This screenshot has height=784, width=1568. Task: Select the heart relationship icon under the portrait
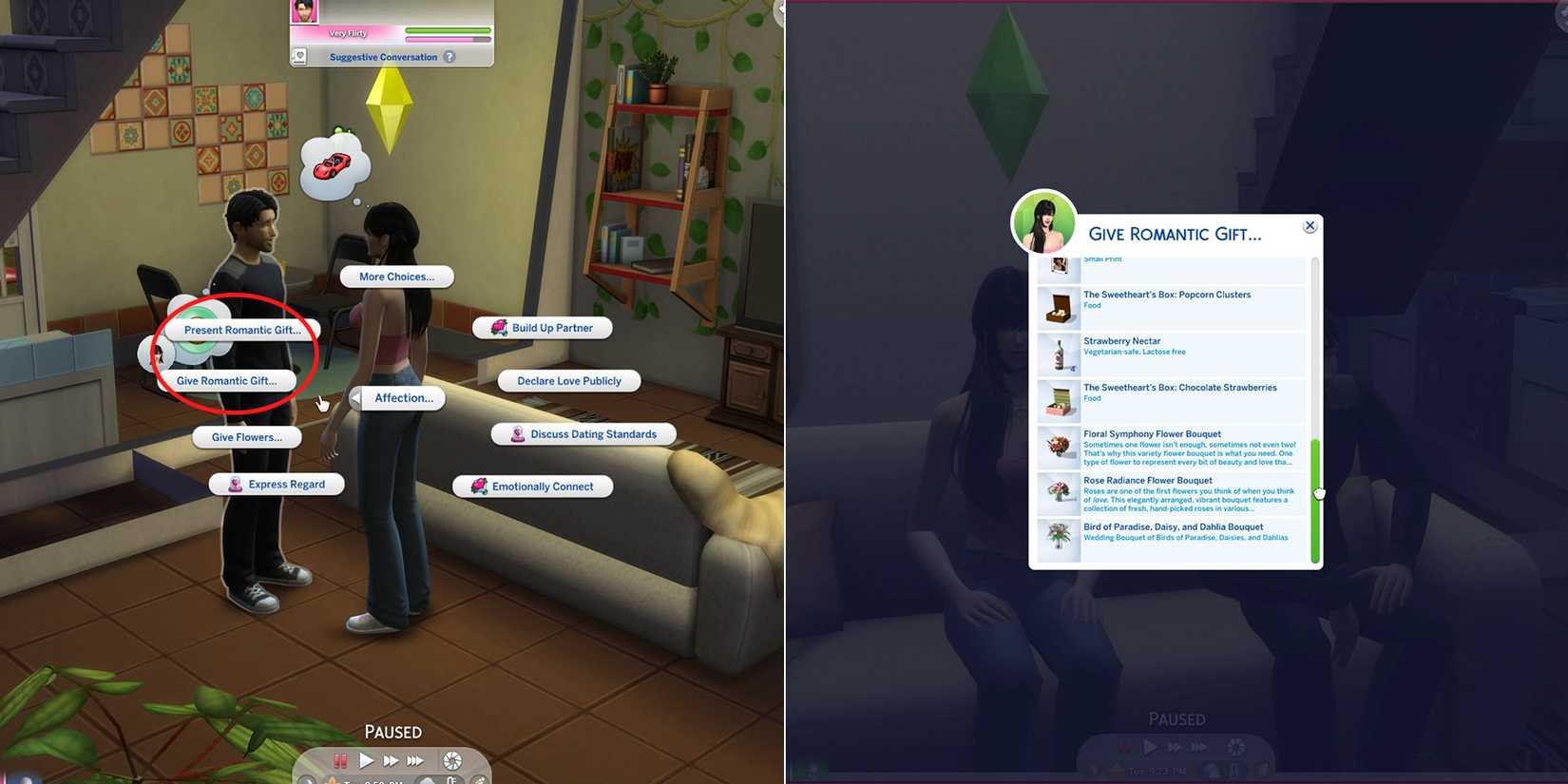tap(300, 57)
